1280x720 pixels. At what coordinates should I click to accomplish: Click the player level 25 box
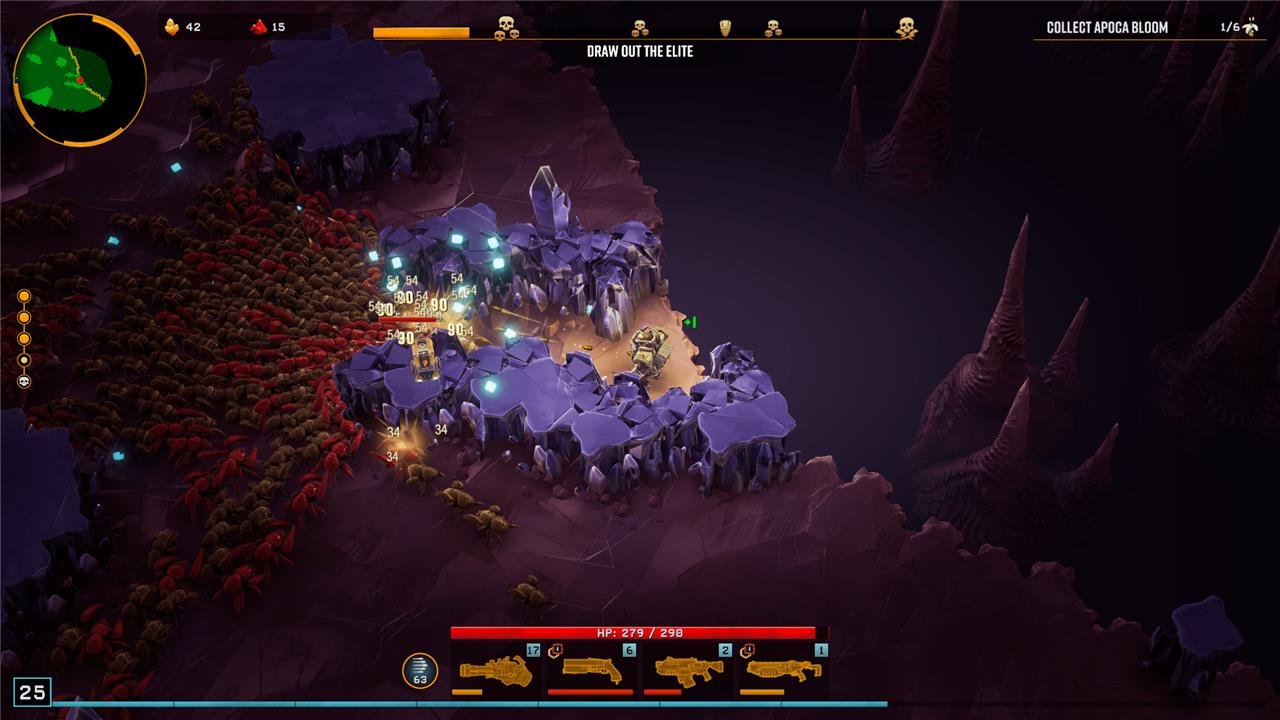(32, 692)
